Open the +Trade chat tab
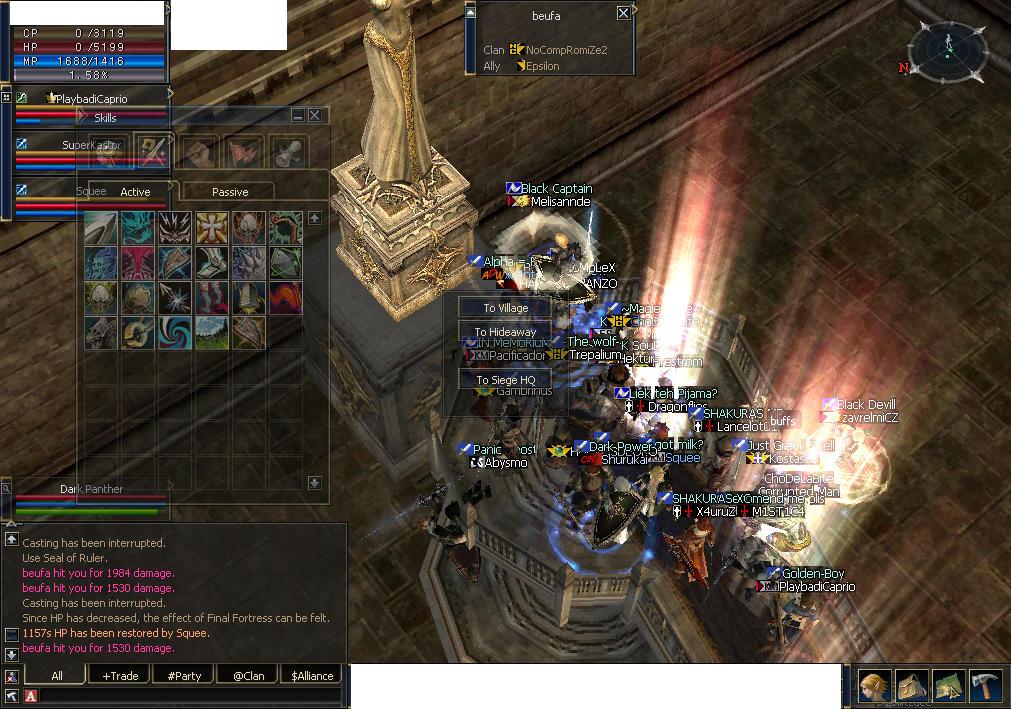 120,676
